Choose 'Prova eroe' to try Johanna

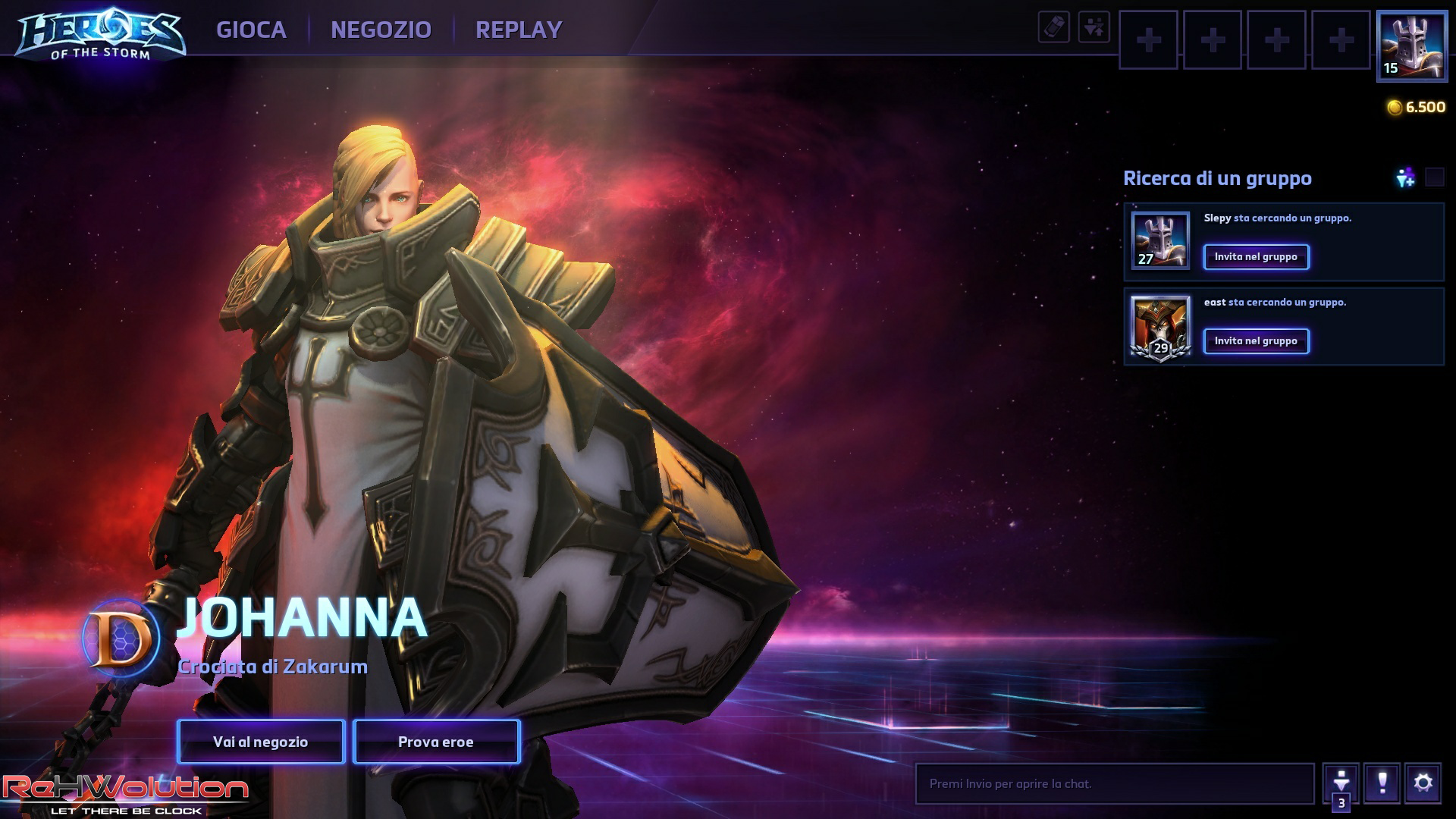436,742
